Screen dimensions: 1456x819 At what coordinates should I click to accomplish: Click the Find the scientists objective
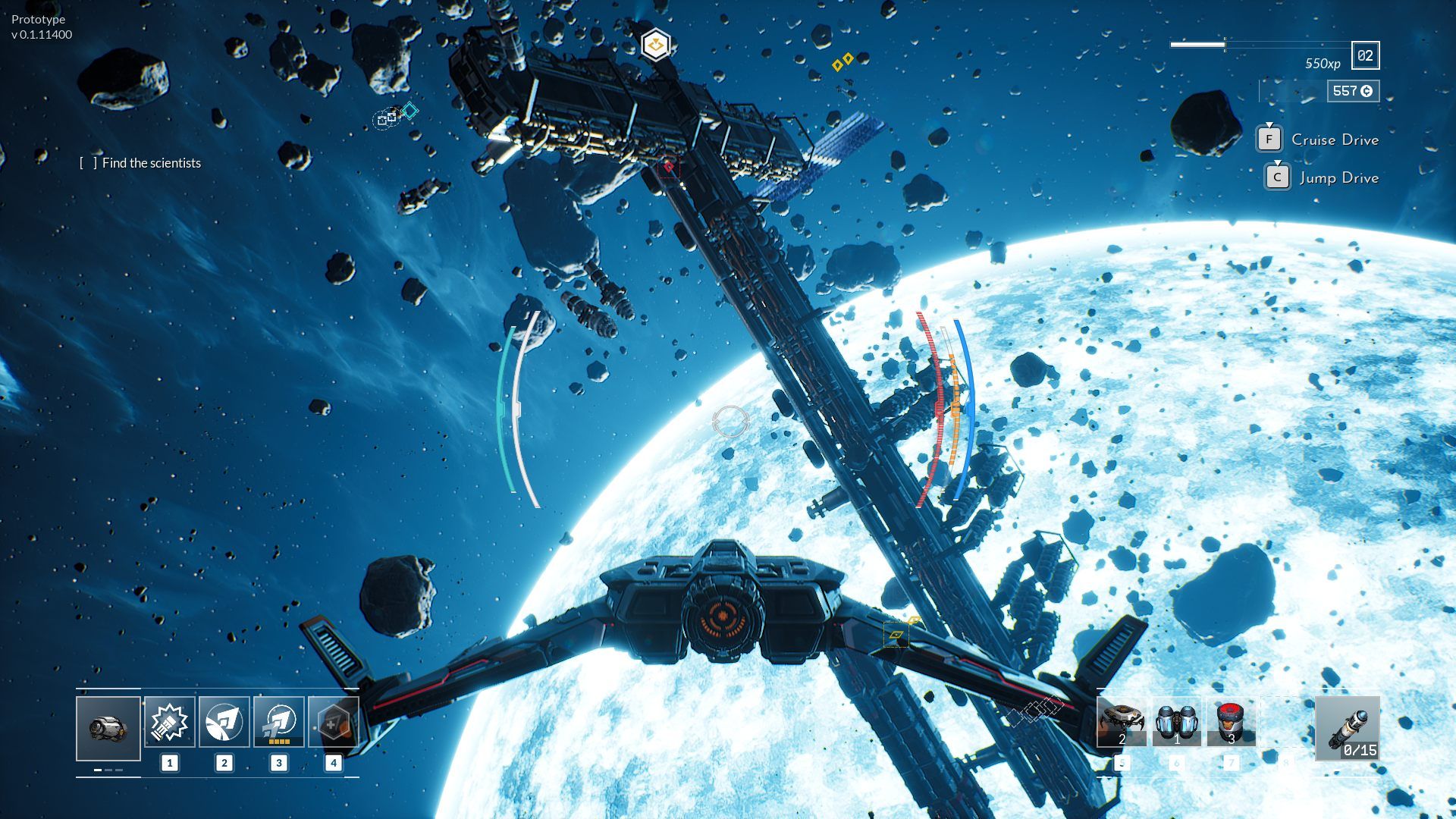pos(151,163)
